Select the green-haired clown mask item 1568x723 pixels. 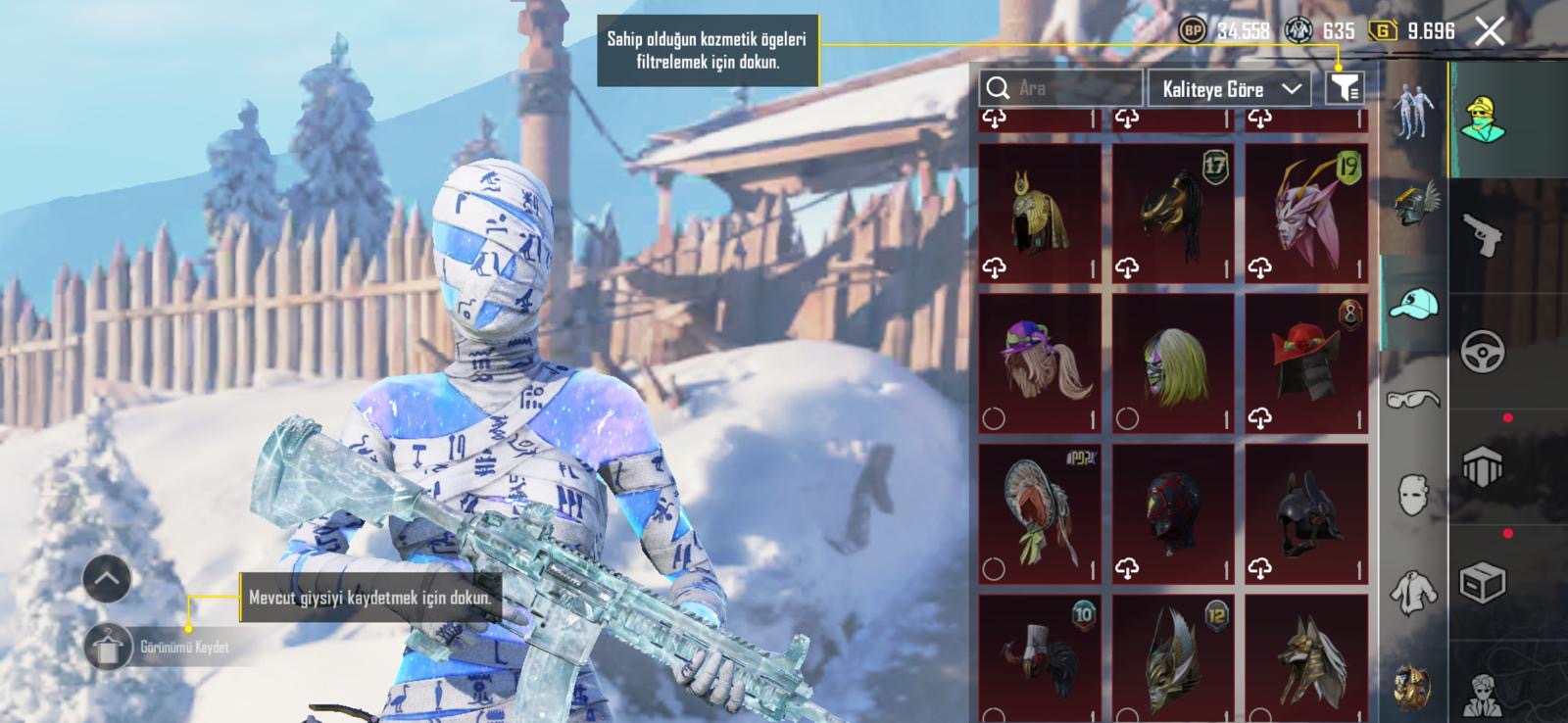tap(1173, 363)
